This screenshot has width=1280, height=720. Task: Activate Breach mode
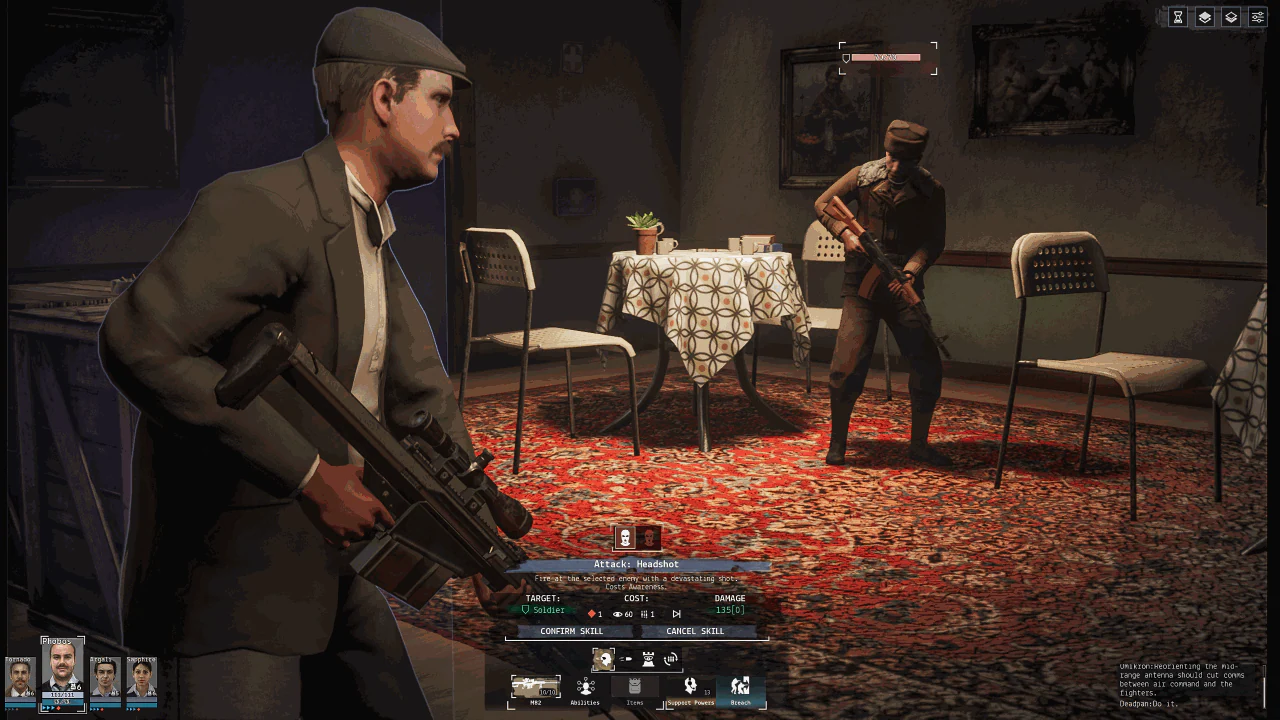coord(739,687)
